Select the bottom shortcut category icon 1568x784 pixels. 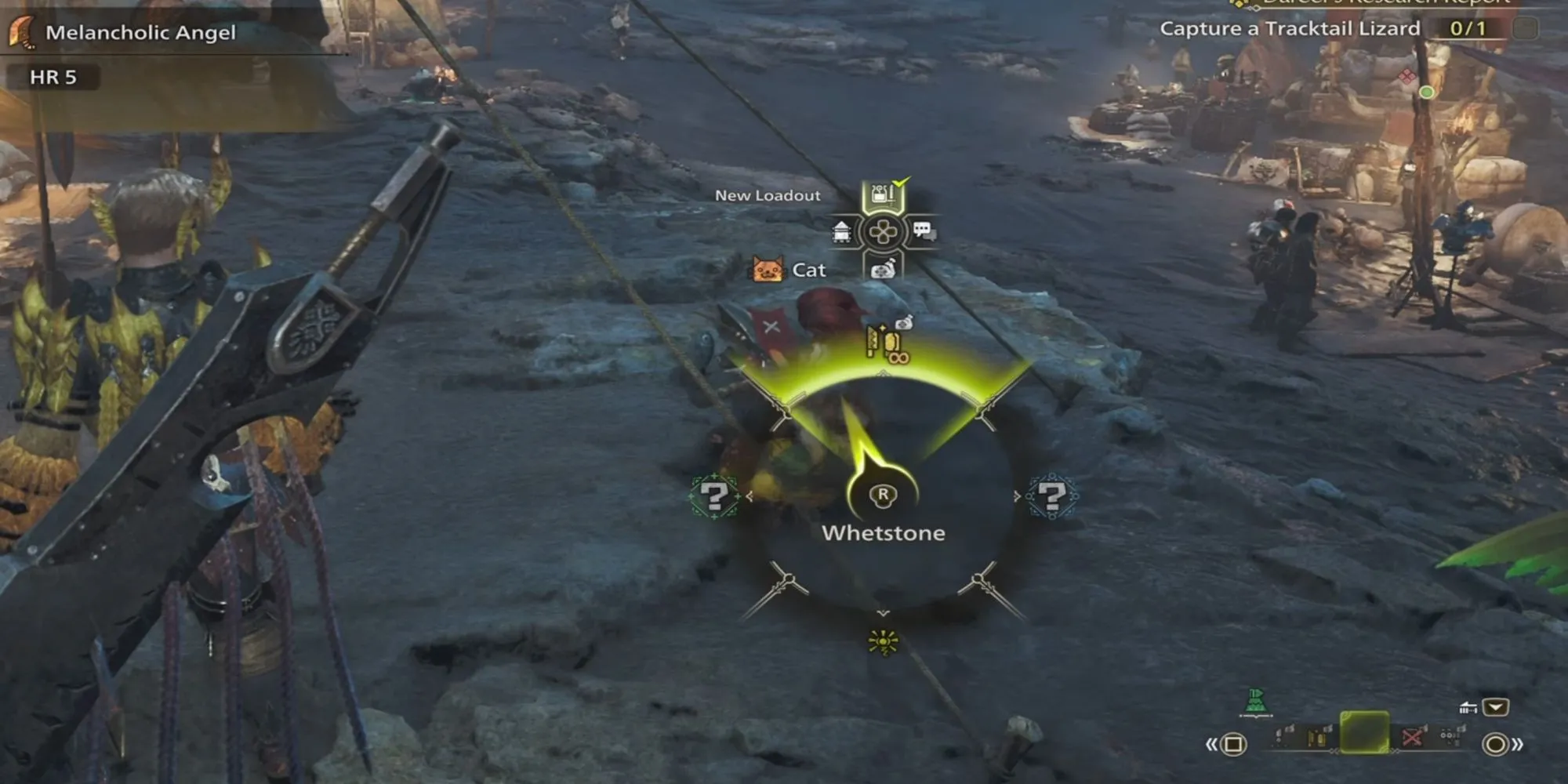point(883,270)
